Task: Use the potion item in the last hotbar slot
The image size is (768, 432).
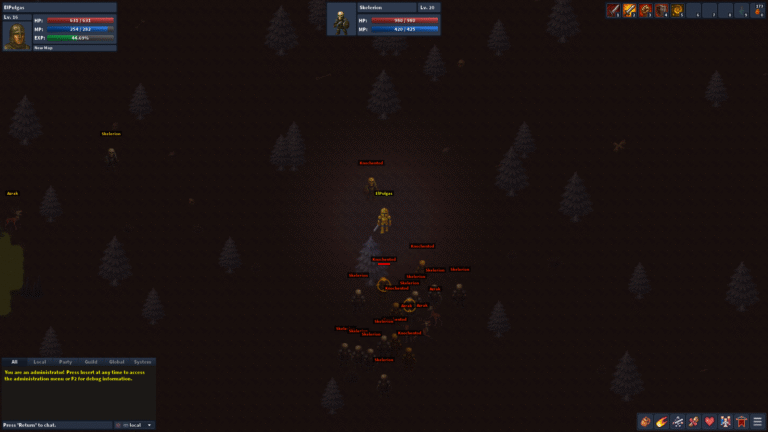Action: click(x=757, y=10)
